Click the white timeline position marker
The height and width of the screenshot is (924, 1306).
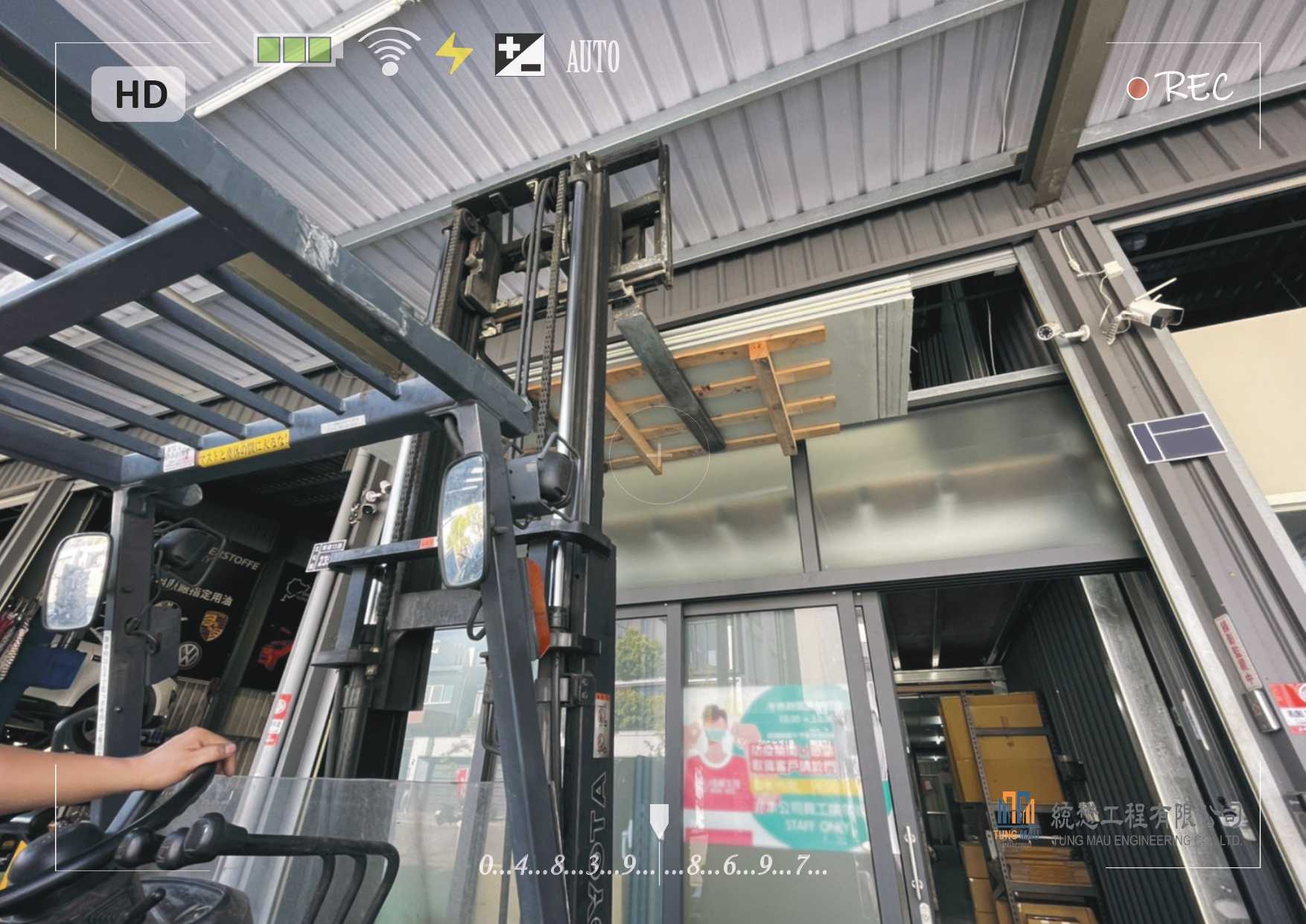659,820
